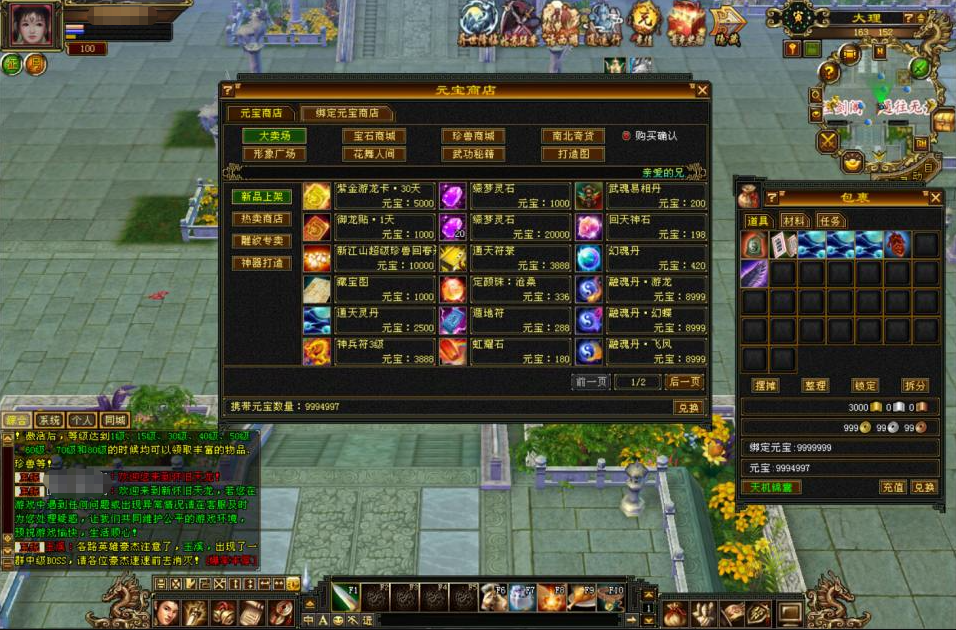Sort the bag with 整理 button
This screenshot has height=630, width=956.
(x=815, y=386)
